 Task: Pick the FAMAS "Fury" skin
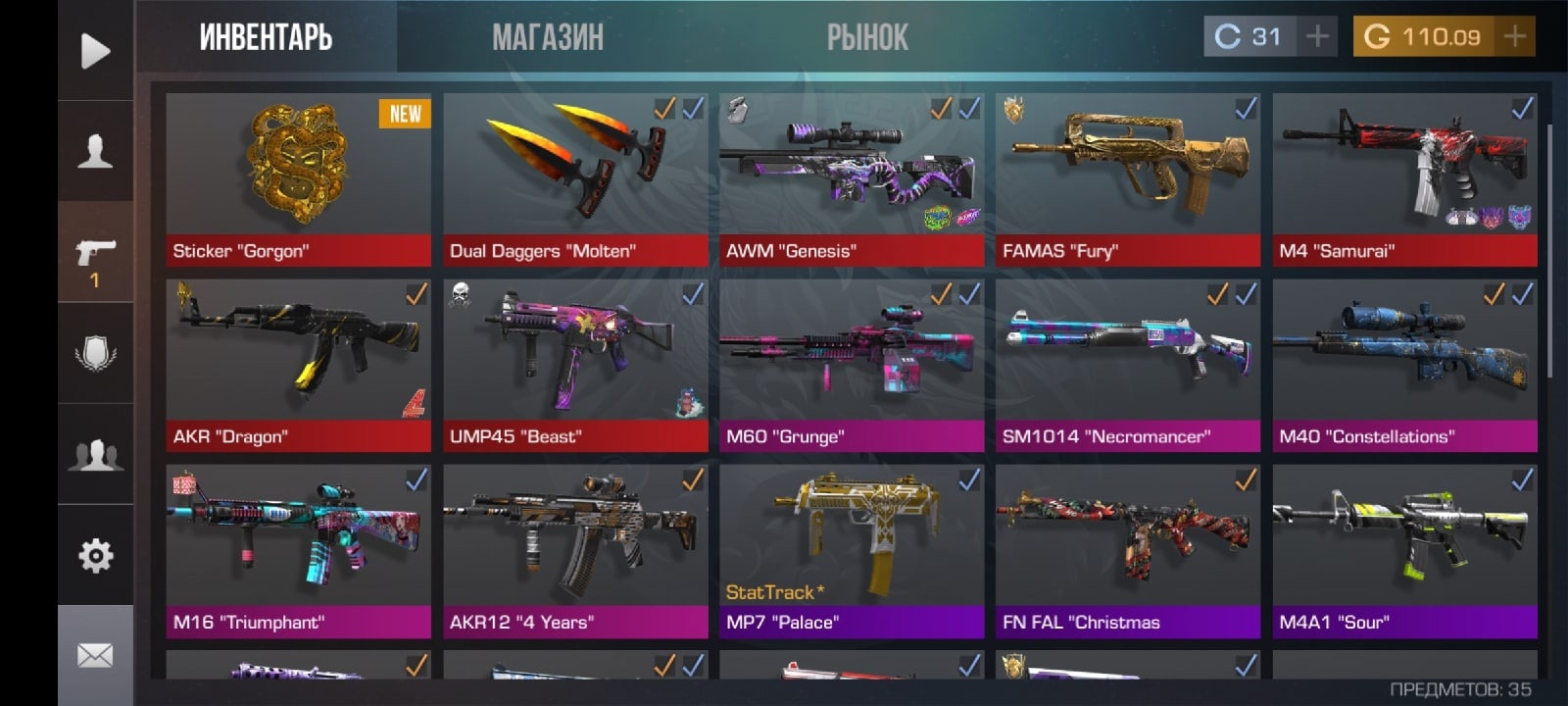[x=1128, y=179]
